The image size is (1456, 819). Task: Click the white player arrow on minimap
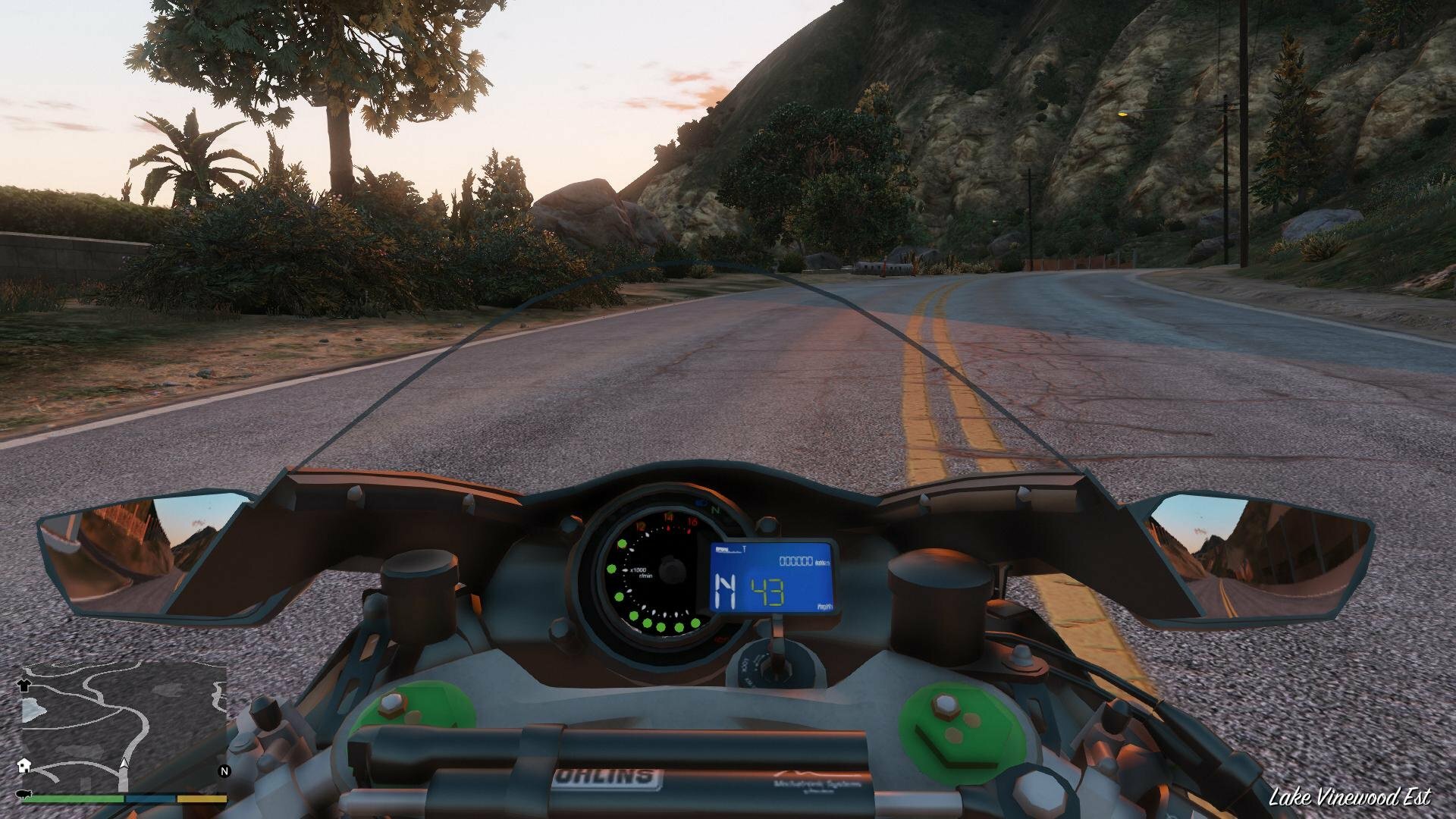click(x=124, y=764)
